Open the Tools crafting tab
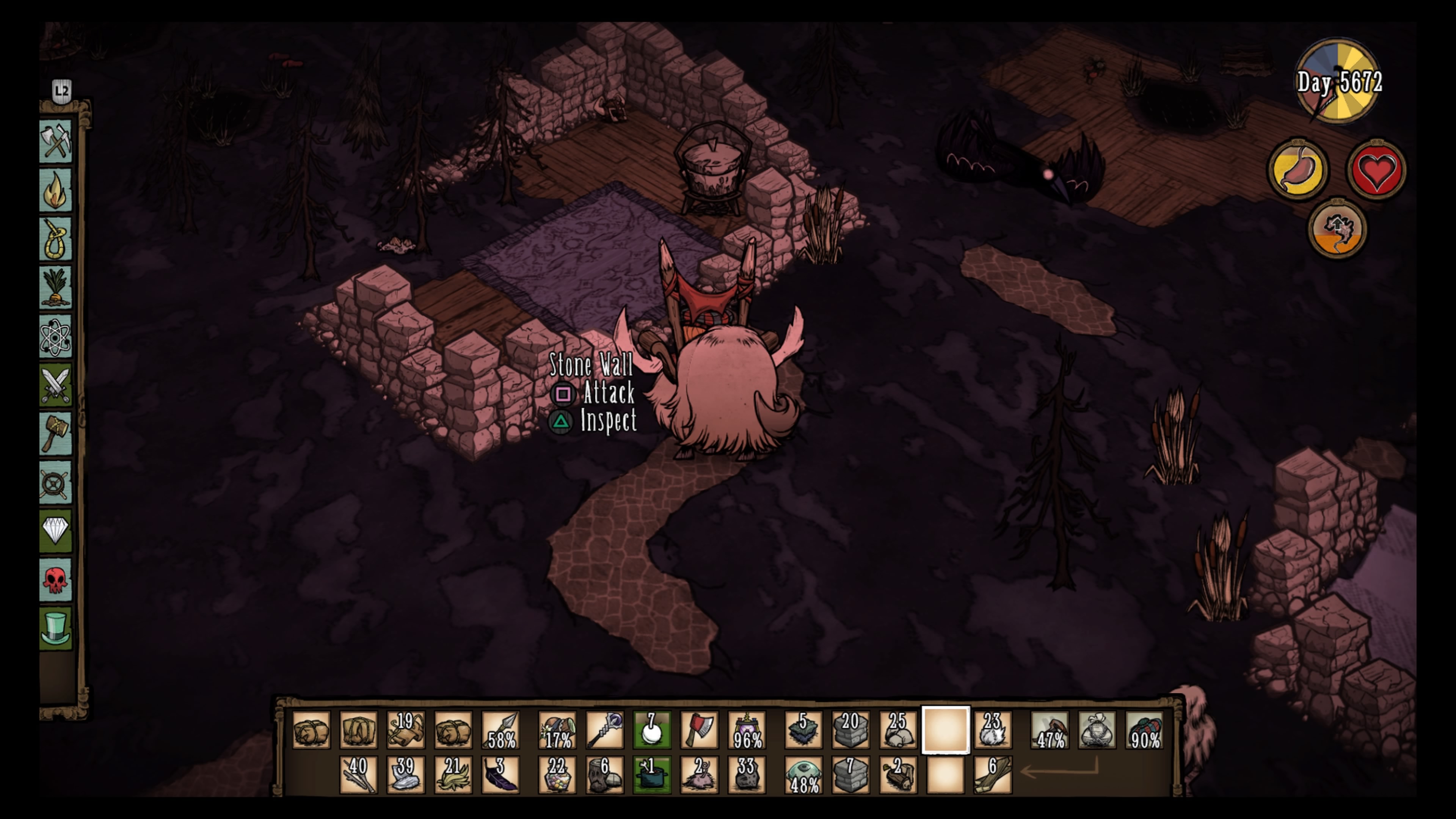Screen dimensions: 1456x819 click(x=55, y=141)
